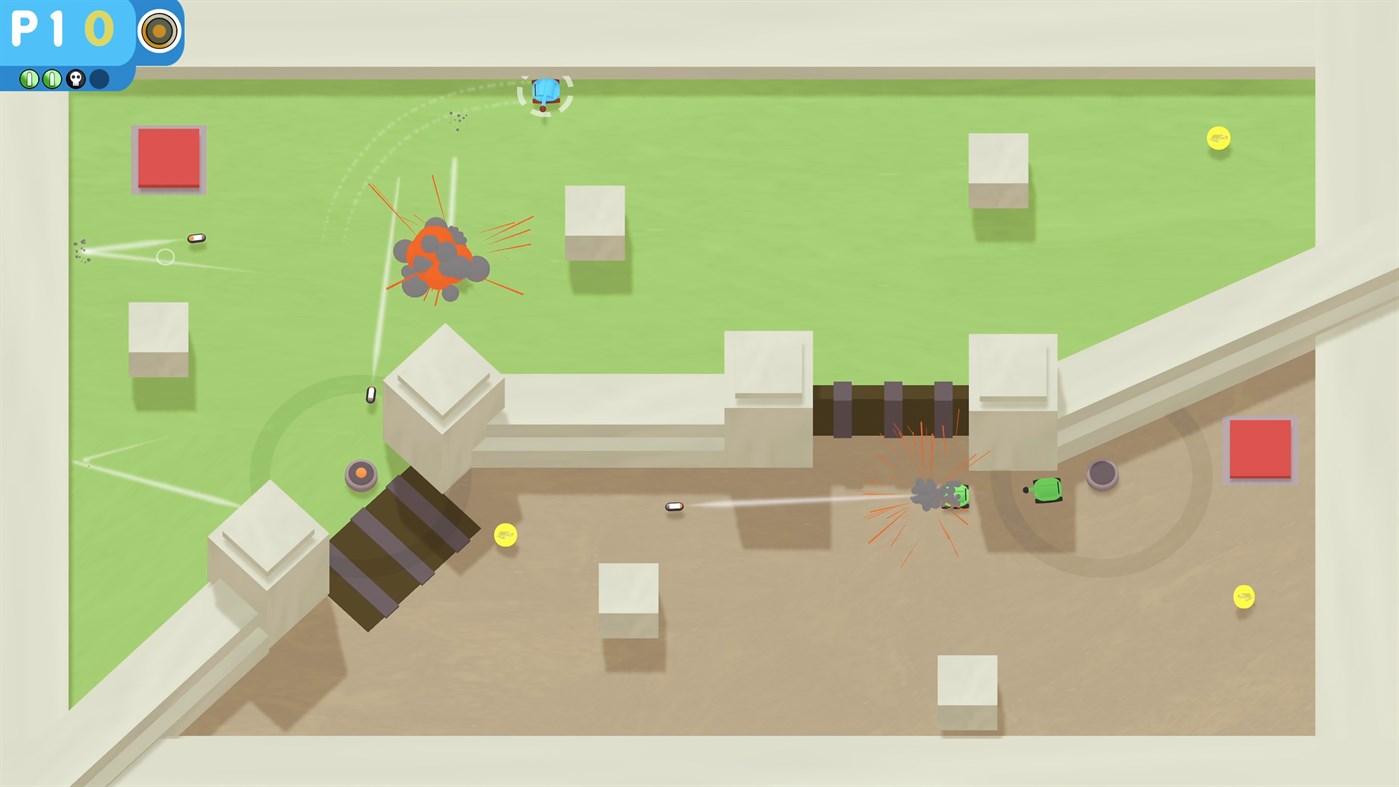The image size is (1399, 787).
Task: Select the idle green tank by the crater
Action: tap(1046, 488)
